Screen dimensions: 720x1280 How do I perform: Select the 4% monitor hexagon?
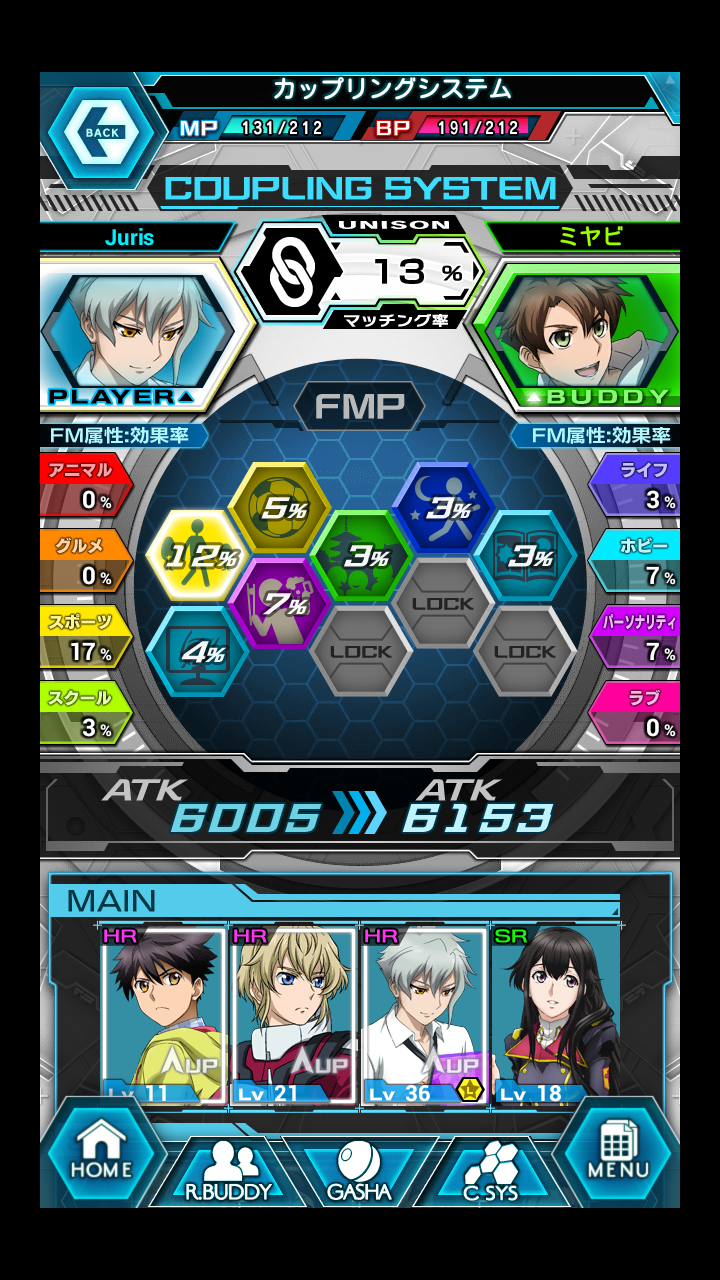[x=198, y=652]
